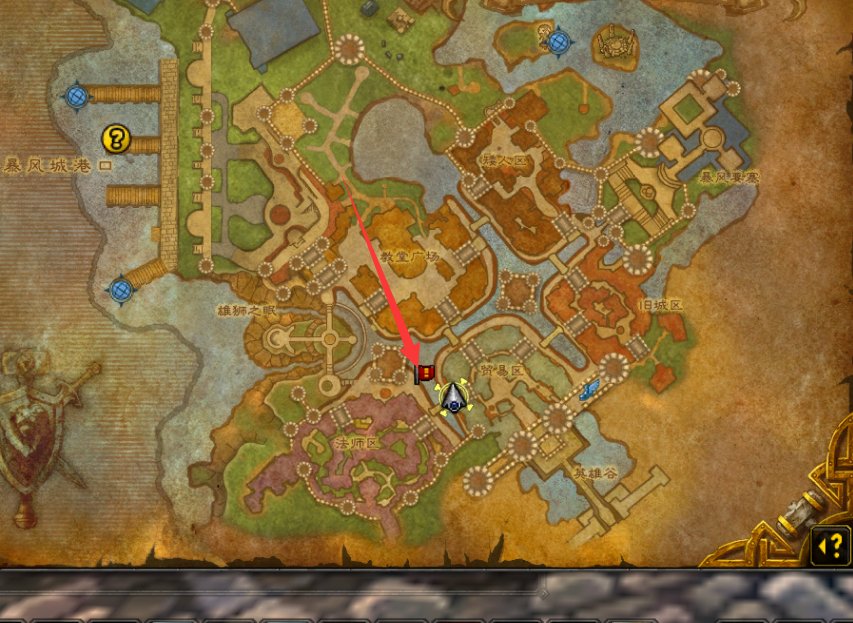Click the blue globe at the northernmost harbor pier
Image resolution: width=853 pixels, height=623 pixels.
(77, 96)
